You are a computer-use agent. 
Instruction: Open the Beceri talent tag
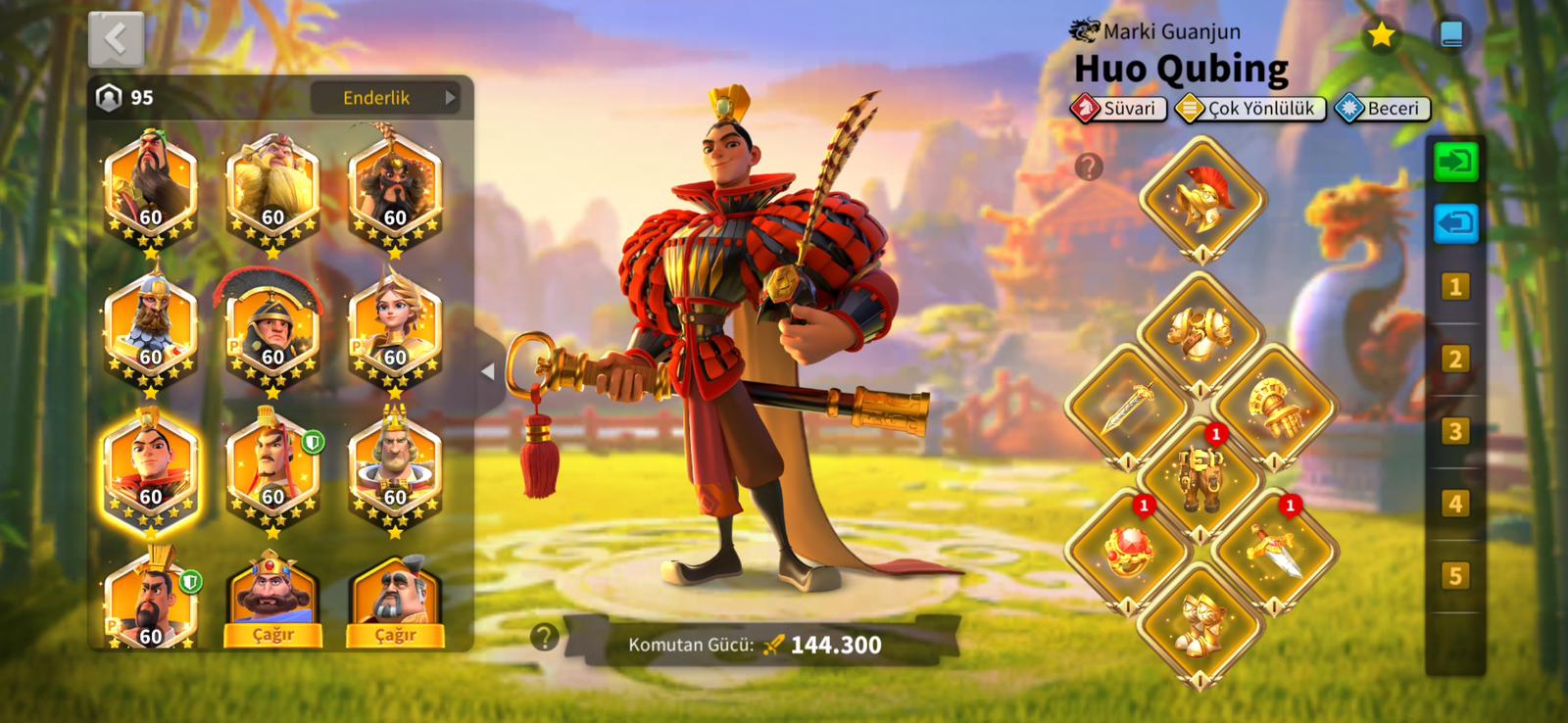[x=1383, y=109]
